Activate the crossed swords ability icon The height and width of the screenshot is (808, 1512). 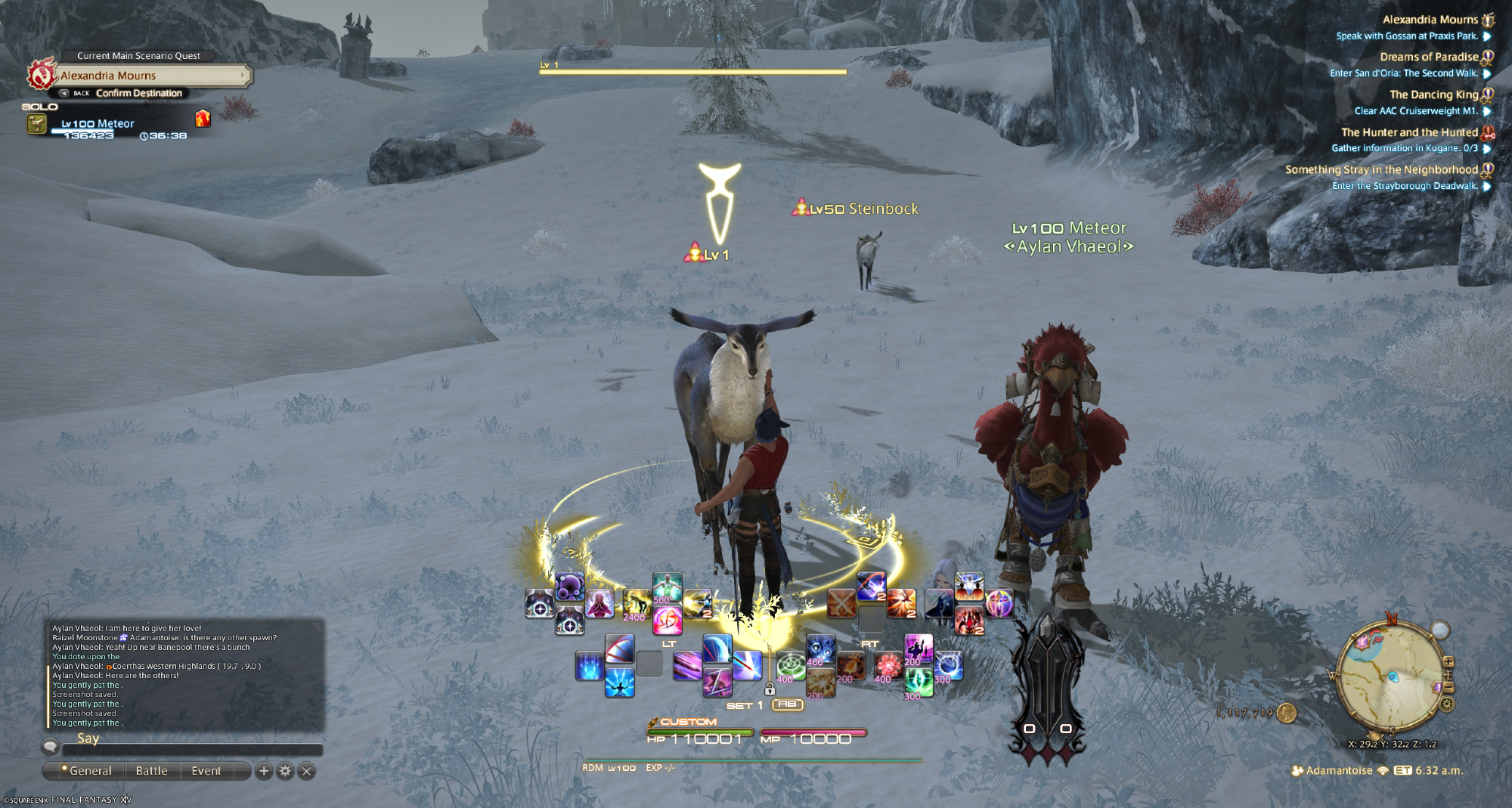[841, 603]
